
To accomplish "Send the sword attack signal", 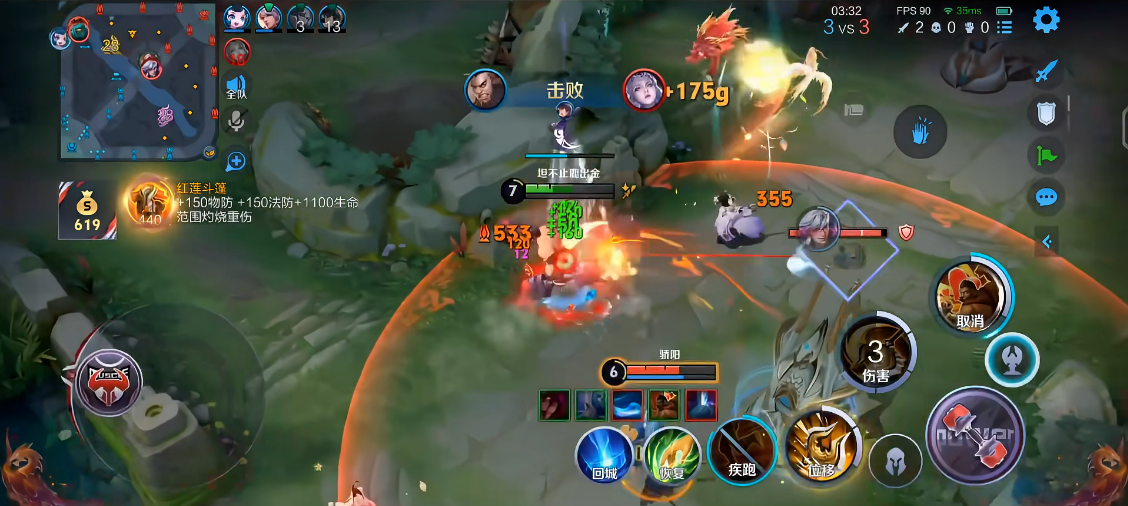I will click(x=1046, y=72).
